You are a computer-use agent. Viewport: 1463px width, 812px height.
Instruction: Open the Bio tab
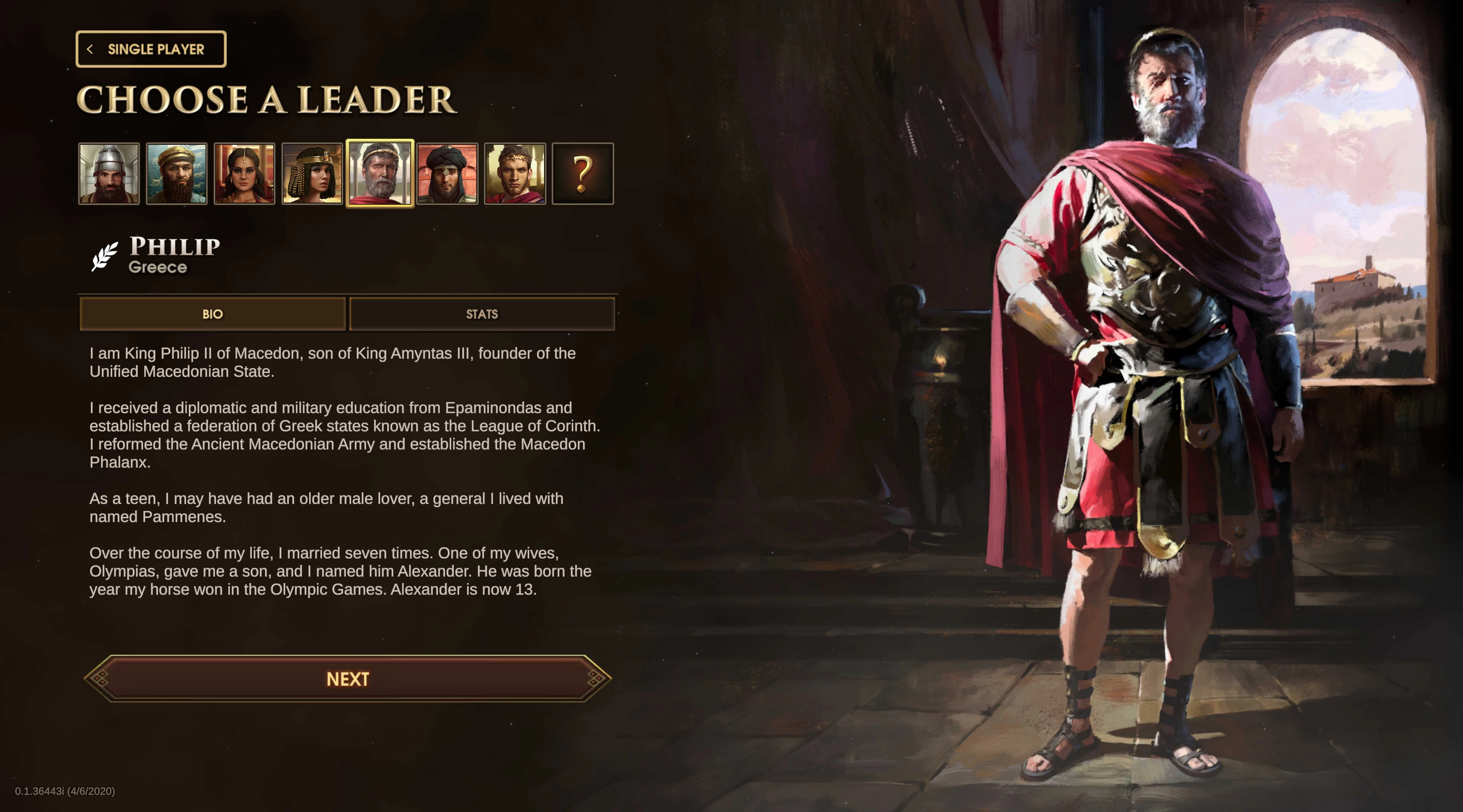pyautogui.click(x=212, y=314)
